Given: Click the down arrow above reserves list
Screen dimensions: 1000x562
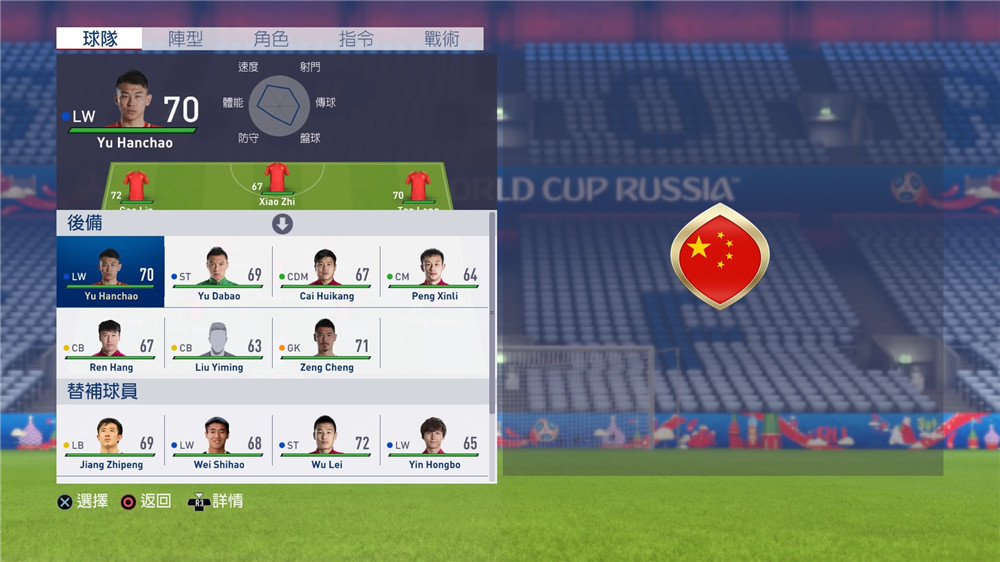Looking at the screenshot, I should (283, 224).
